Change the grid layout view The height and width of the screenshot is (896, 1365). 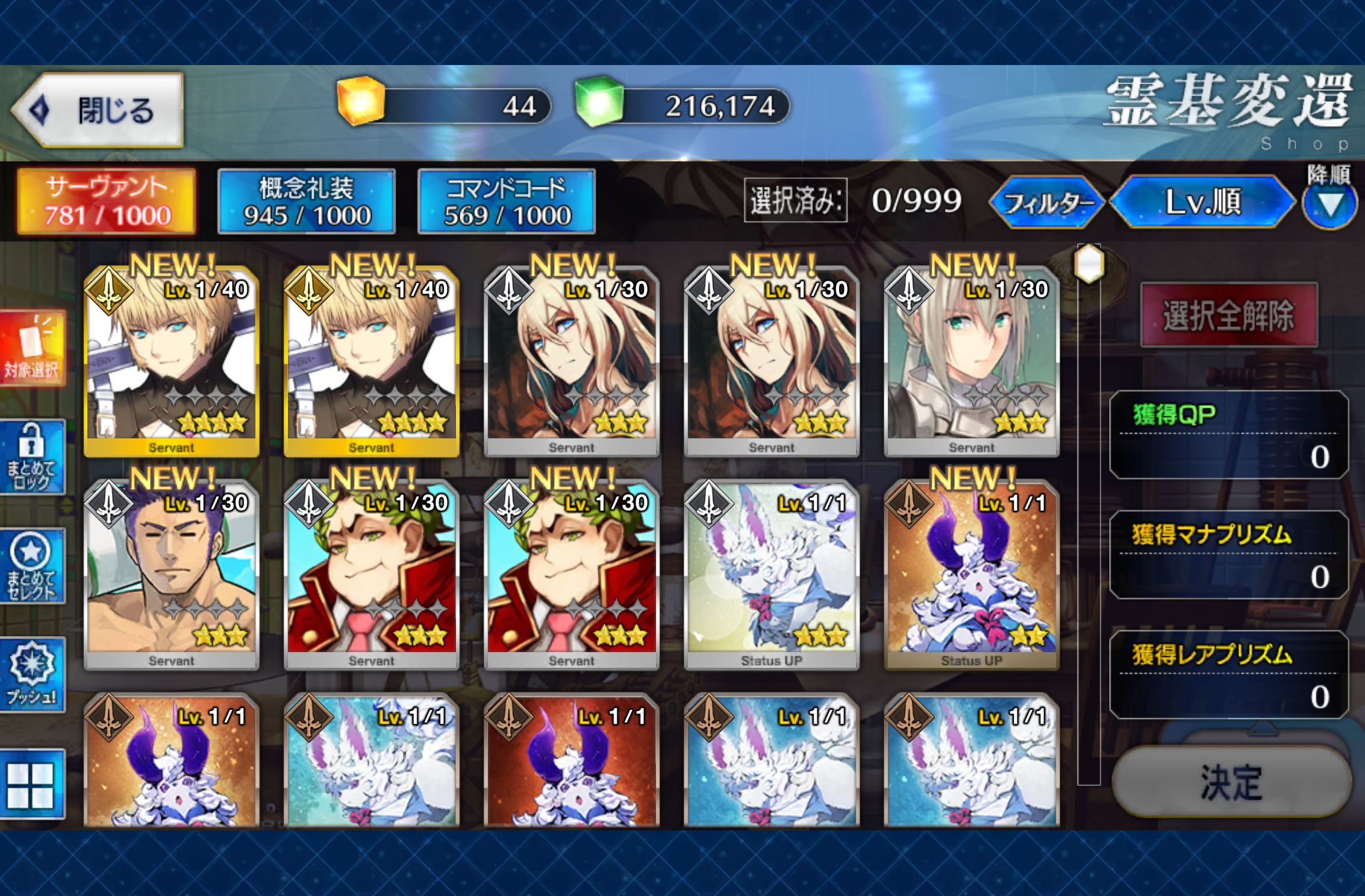(31, 785)
